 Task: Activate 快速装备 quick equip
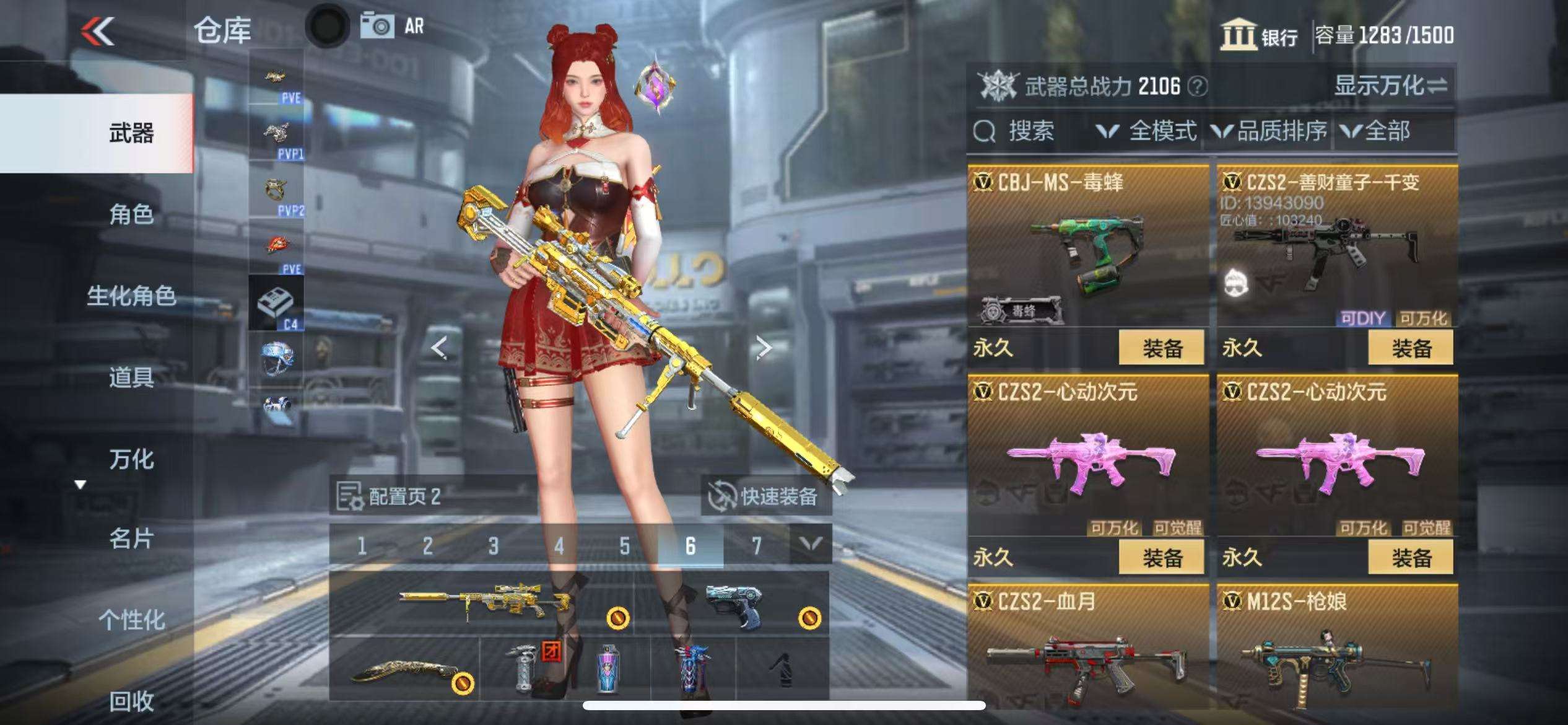pyautogui.click(x=766, y=496)
